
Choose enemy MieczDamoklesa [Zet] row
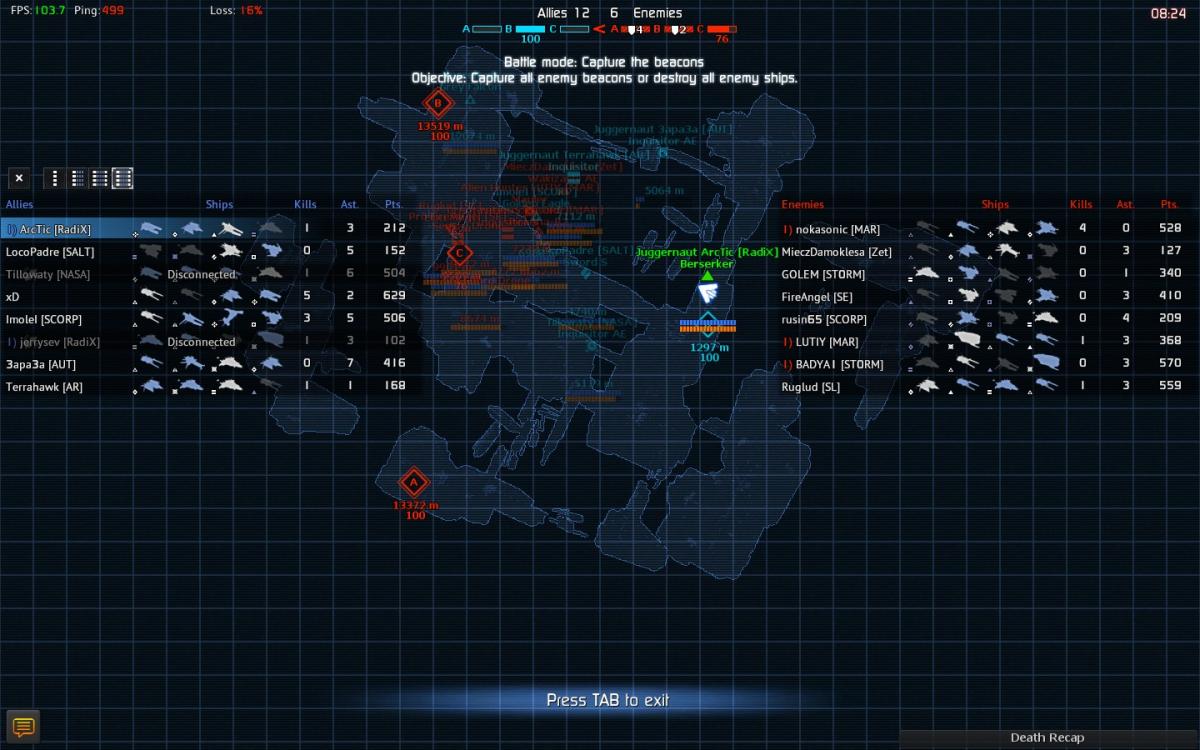tap(836, 252)
